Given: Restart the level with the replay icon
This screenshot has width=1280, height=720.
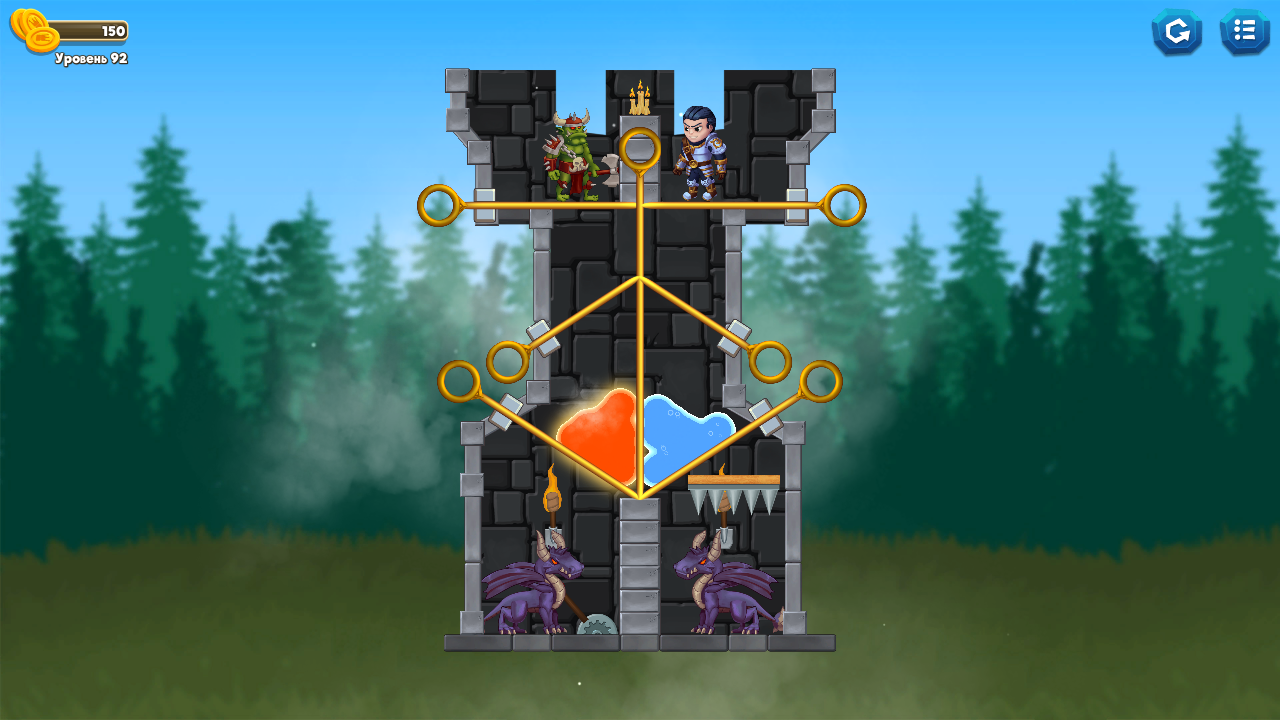Looking at the screenshot, I should point(1177,31).
